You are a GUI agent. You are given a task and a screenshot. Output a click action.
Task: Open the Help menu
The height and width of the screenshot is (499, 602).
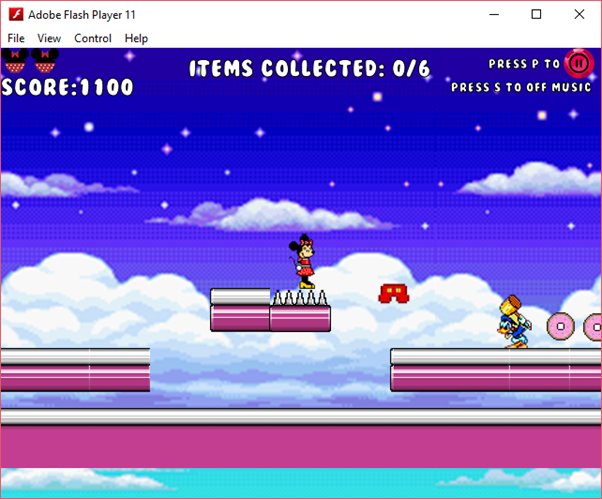(x=136, y=38)
